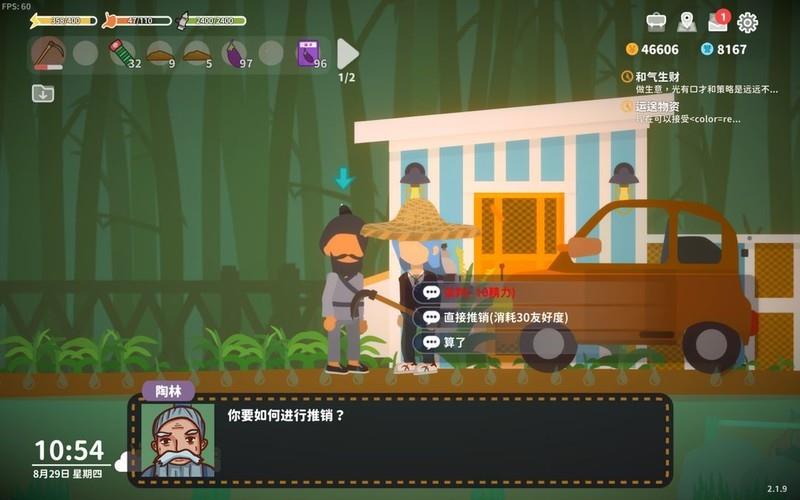
Task: Click the 陶林 character portrait
Action: pos(177,438)
